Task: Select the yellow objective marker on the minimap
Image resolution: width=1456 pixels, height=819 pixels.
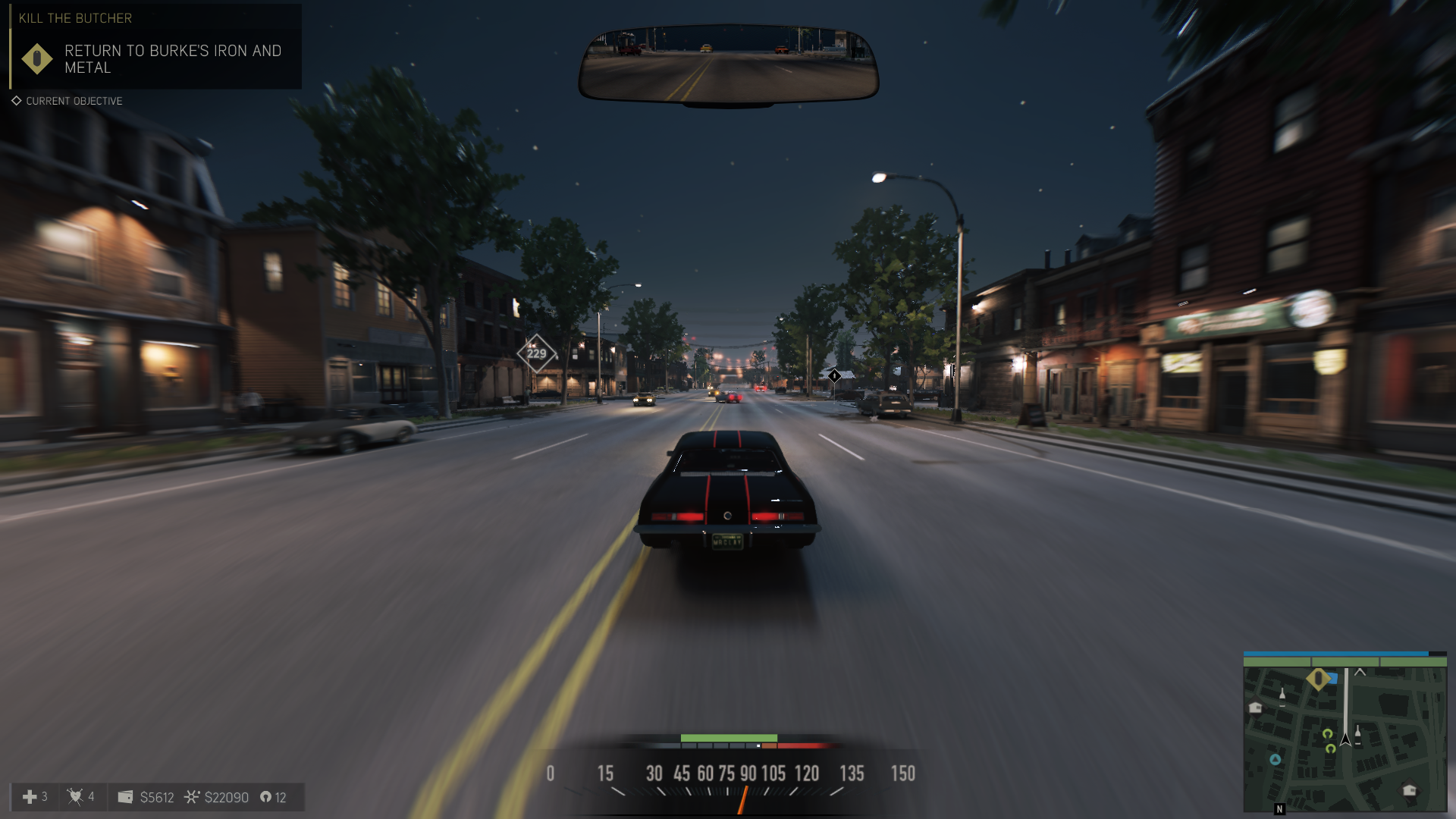Action: 1318,679
